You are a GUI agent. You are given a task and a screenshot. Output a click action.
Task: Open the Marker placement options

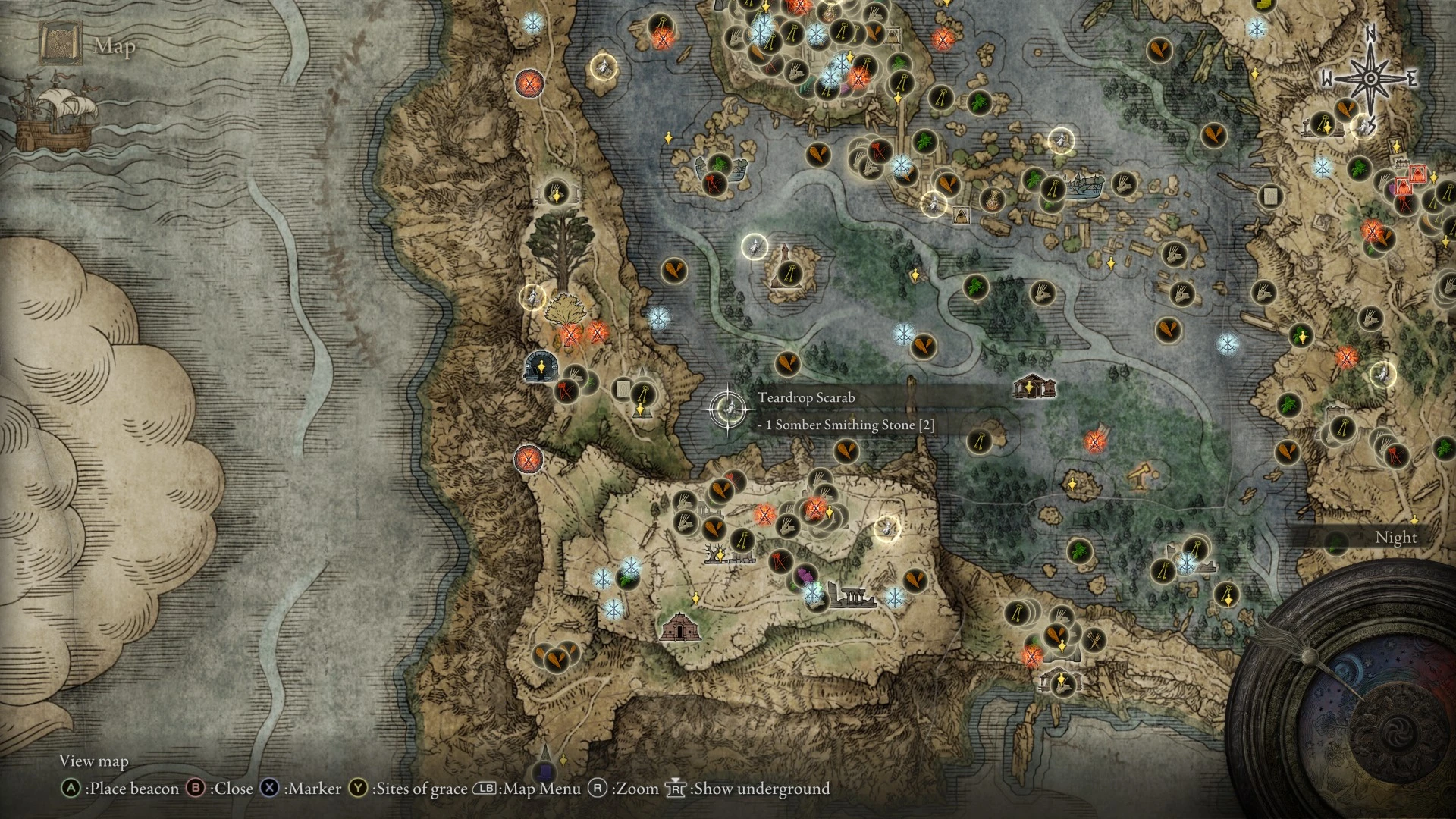coord(271,789)
